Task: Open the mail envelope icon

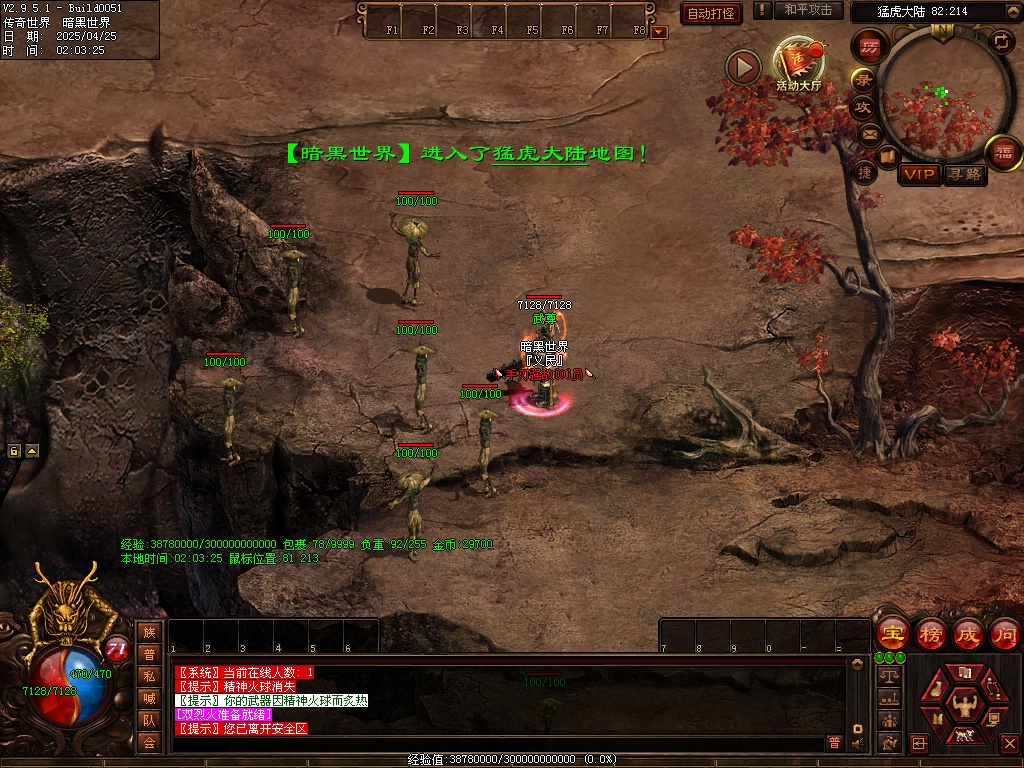Action: tap(870, 133)
